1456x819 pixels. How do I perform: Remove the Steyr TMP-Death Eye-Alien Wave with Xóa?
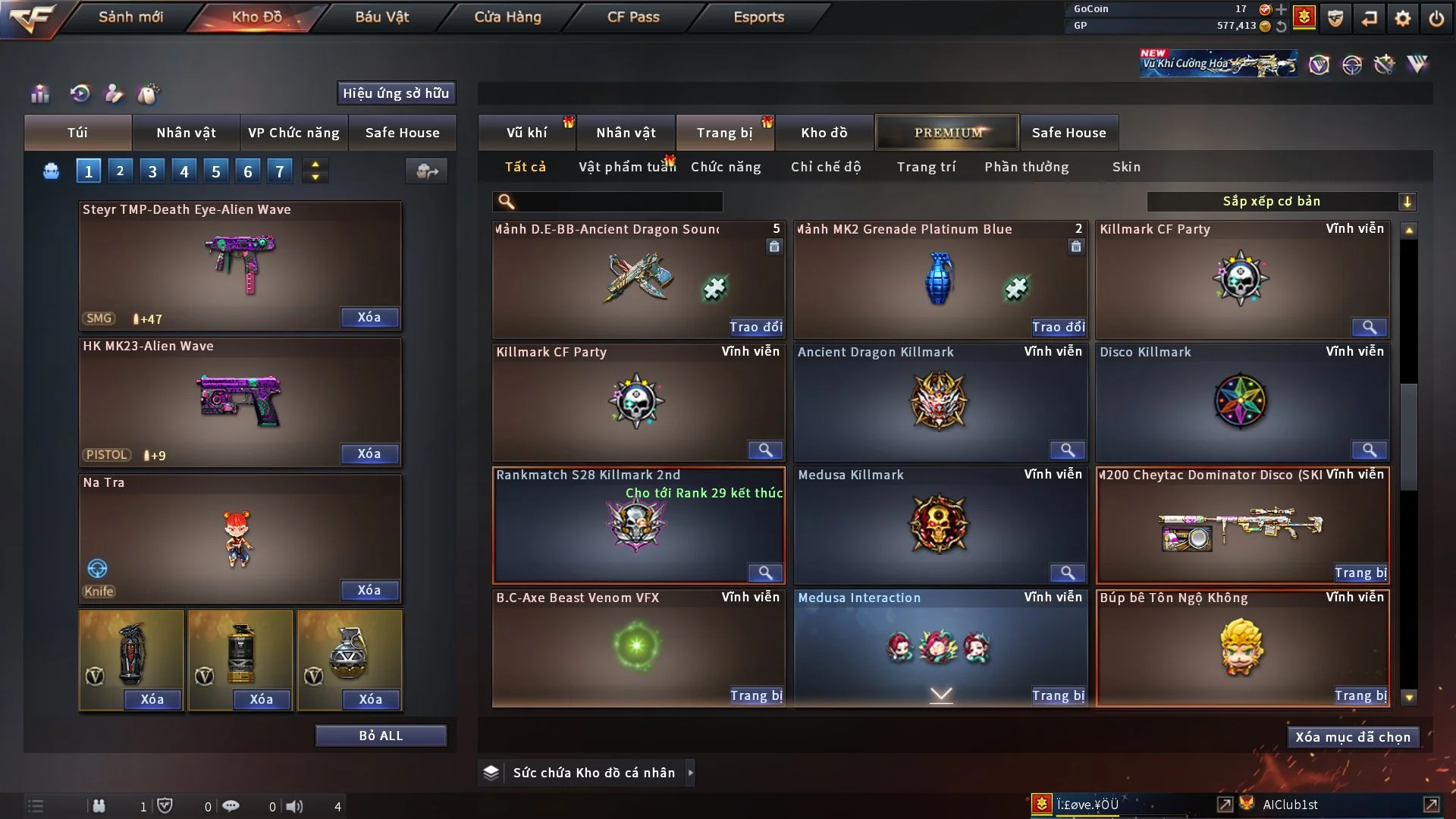click(369, 318)
